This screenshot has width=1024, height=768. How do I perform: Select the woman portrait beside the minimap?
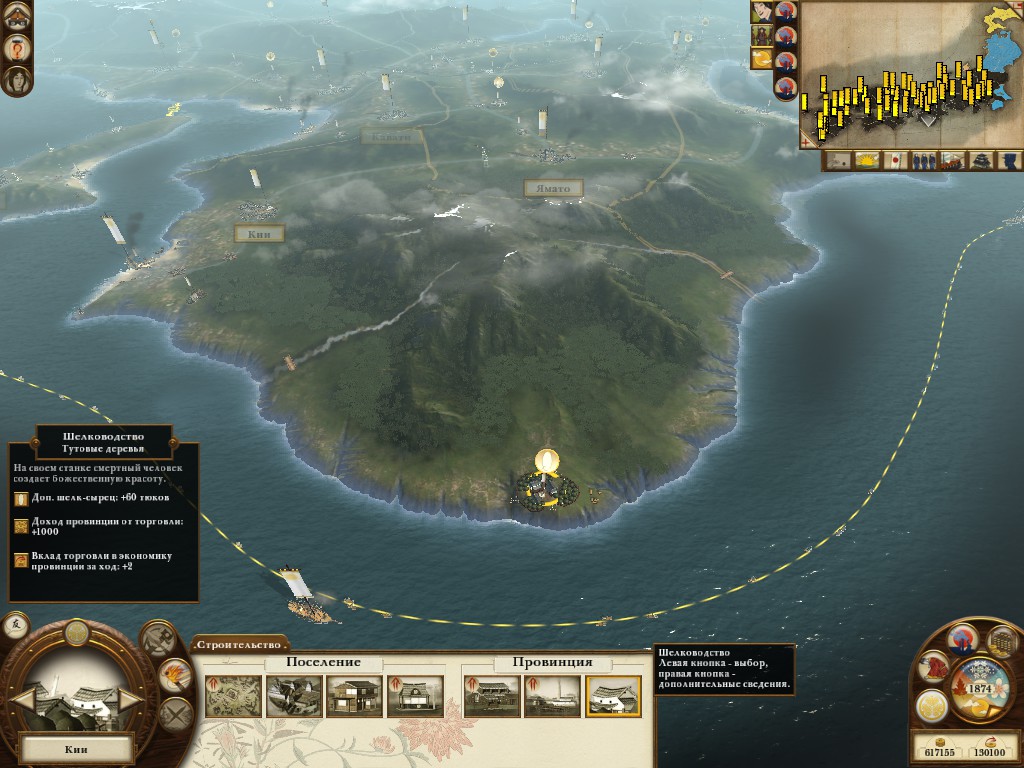click(761, 12)
